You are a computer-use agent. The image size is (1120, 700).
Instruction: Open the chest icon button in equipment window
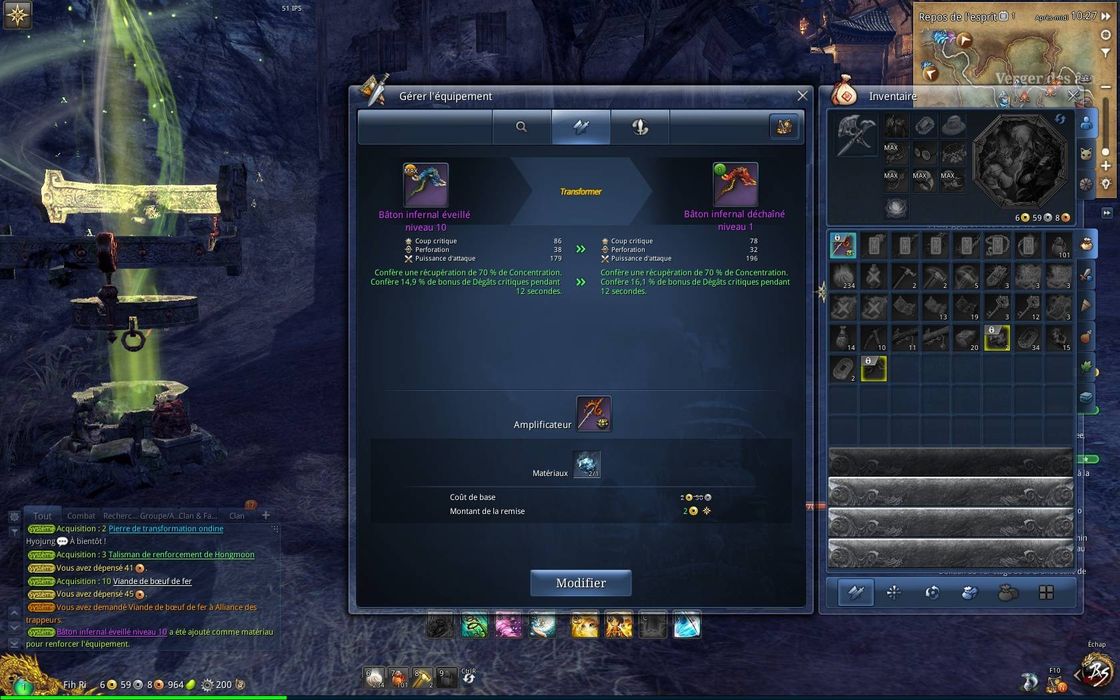(784, 127)
